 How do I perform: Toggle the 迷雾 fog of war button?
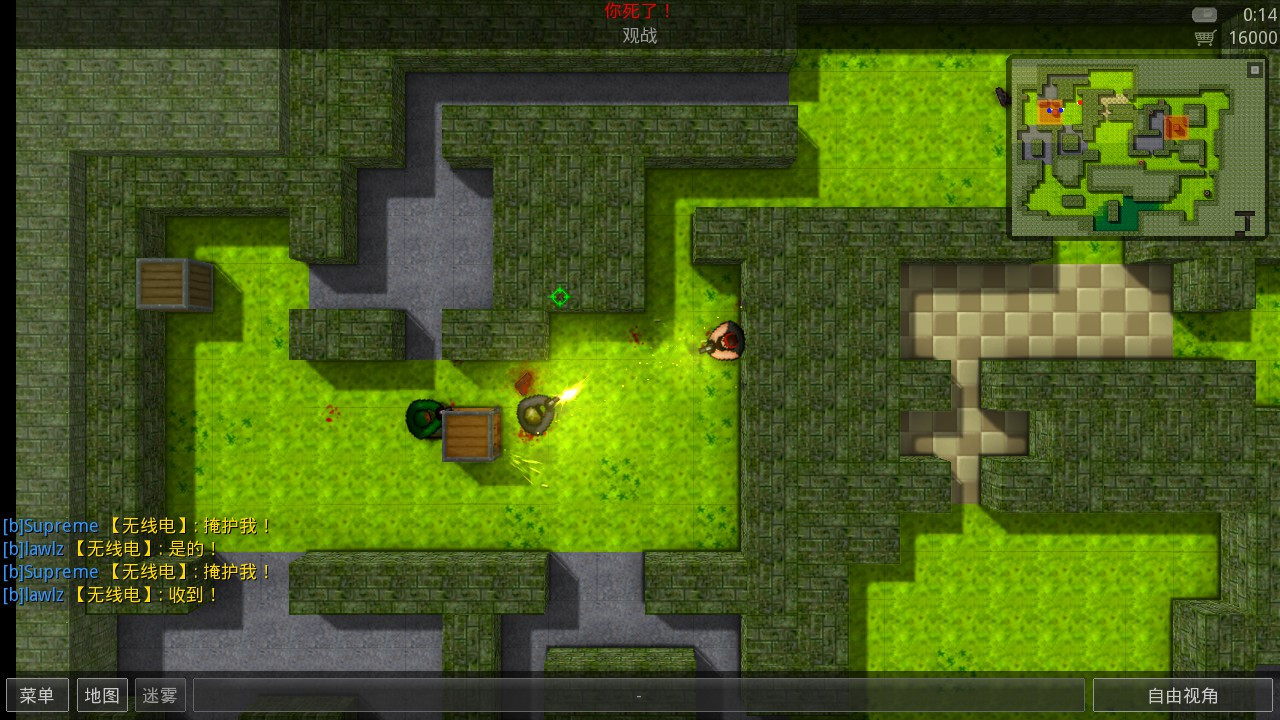click(x=159, y=695)
